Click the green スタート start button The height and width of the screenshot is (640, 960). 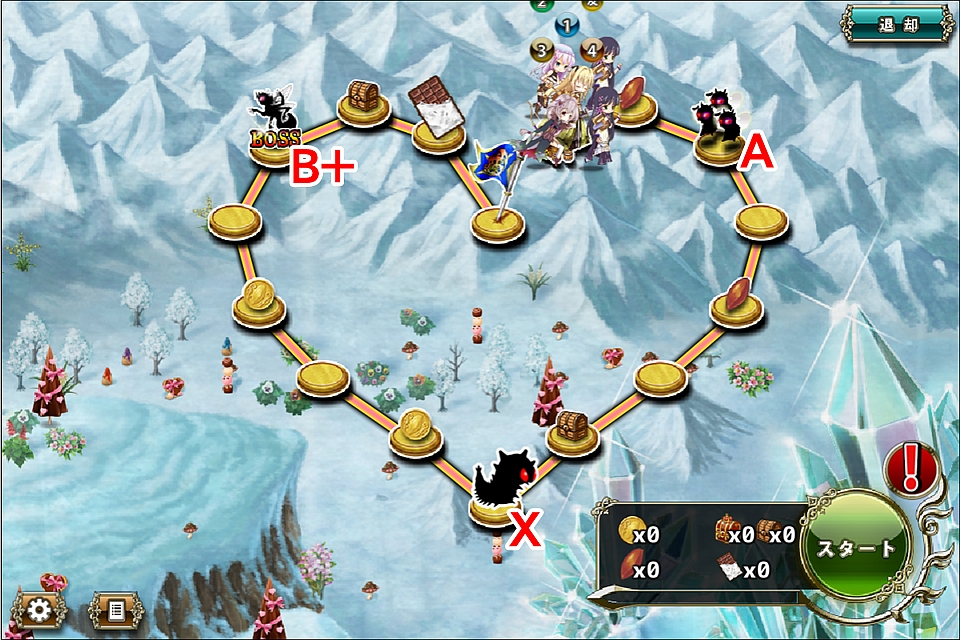click(x=856, y=548)
